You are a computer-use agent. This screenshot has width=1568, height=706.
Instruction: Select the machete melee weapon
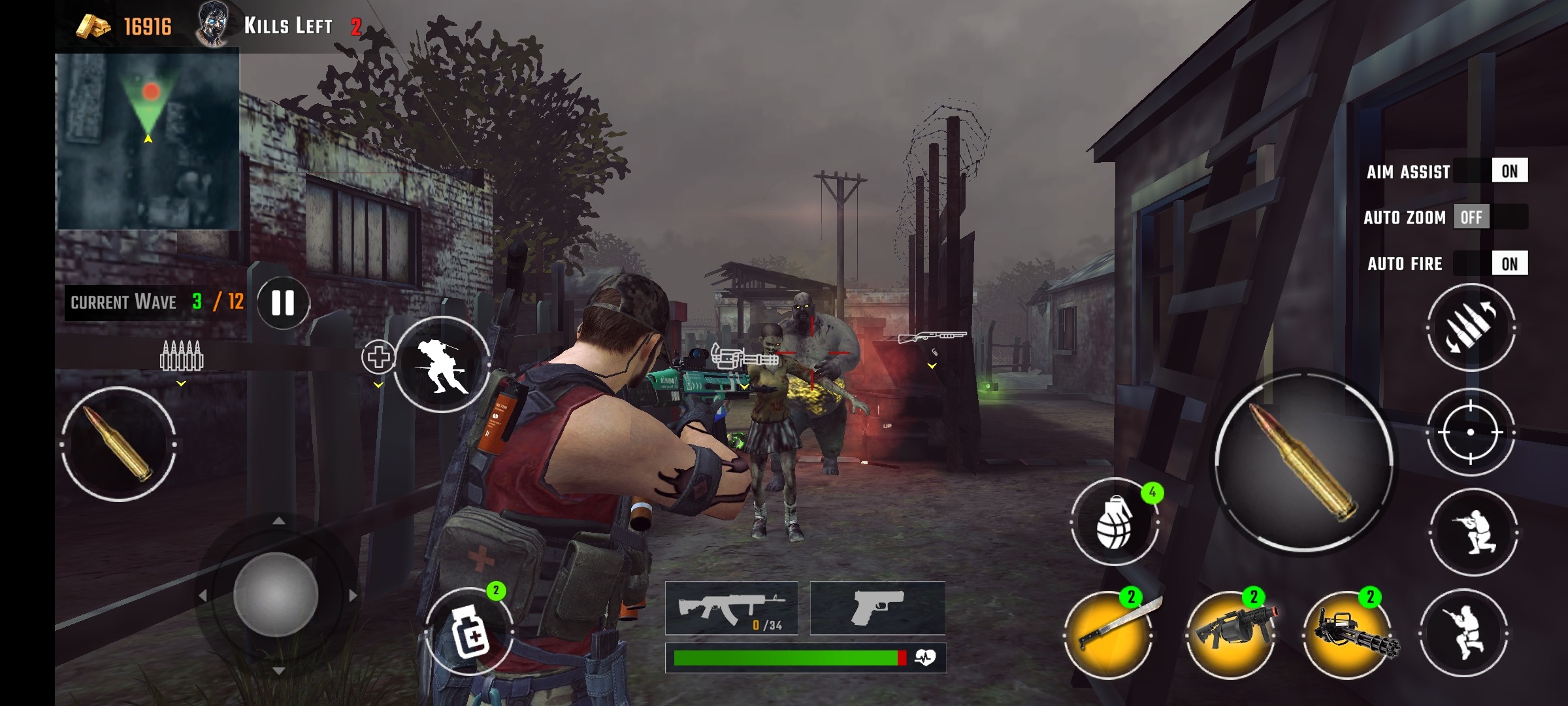1108,634
